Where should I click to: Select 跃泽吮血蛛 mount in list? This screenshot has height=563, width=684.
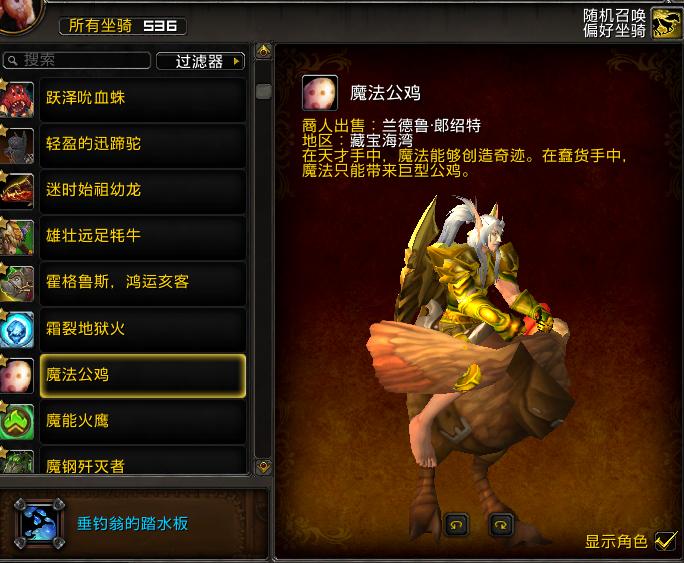(140, 98)
